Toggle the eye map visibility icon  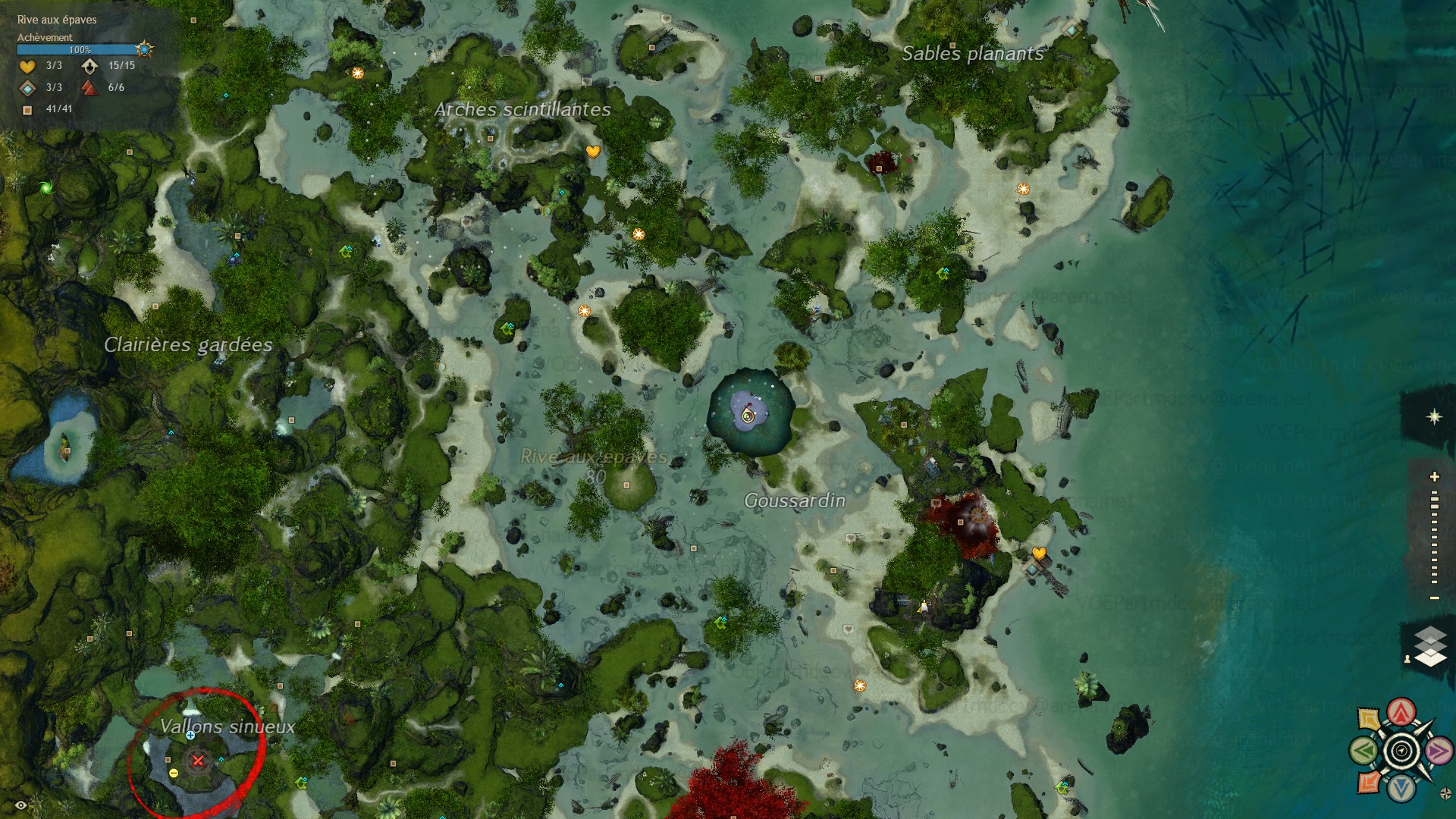(x=21, y=805)
